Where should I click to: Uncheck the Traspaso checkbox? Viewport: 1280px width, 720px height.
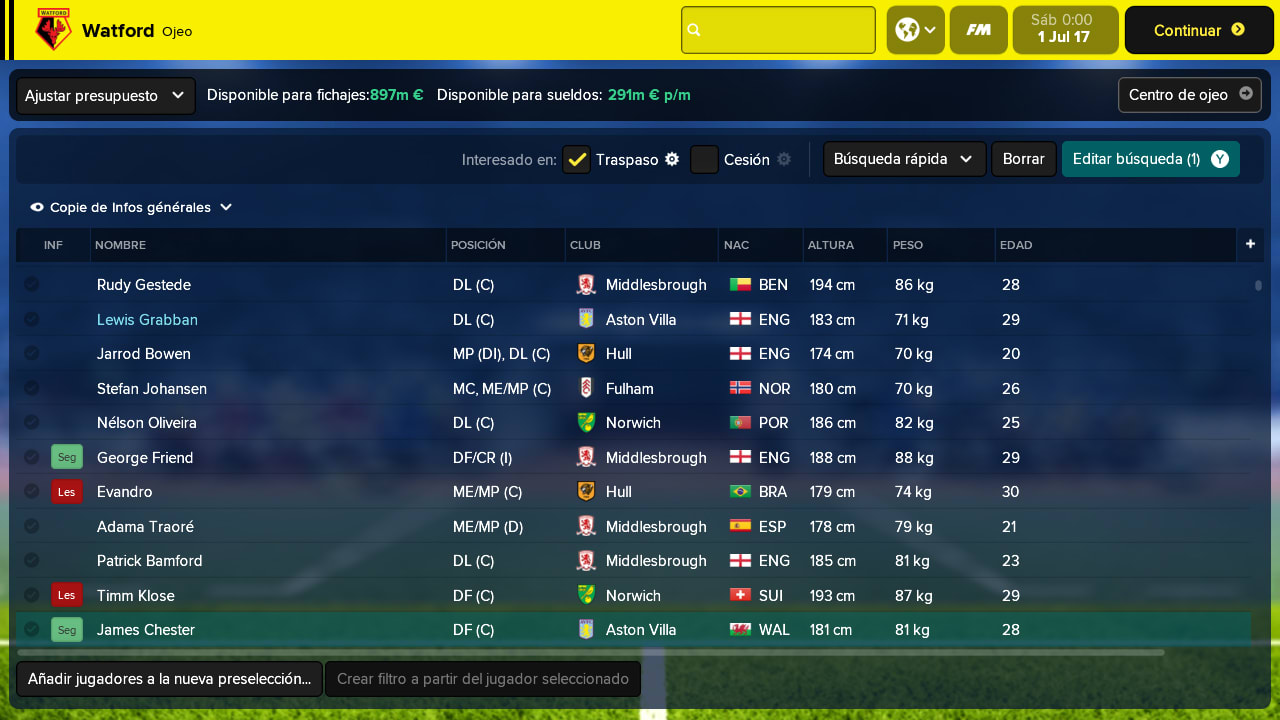tap(576, 159)
